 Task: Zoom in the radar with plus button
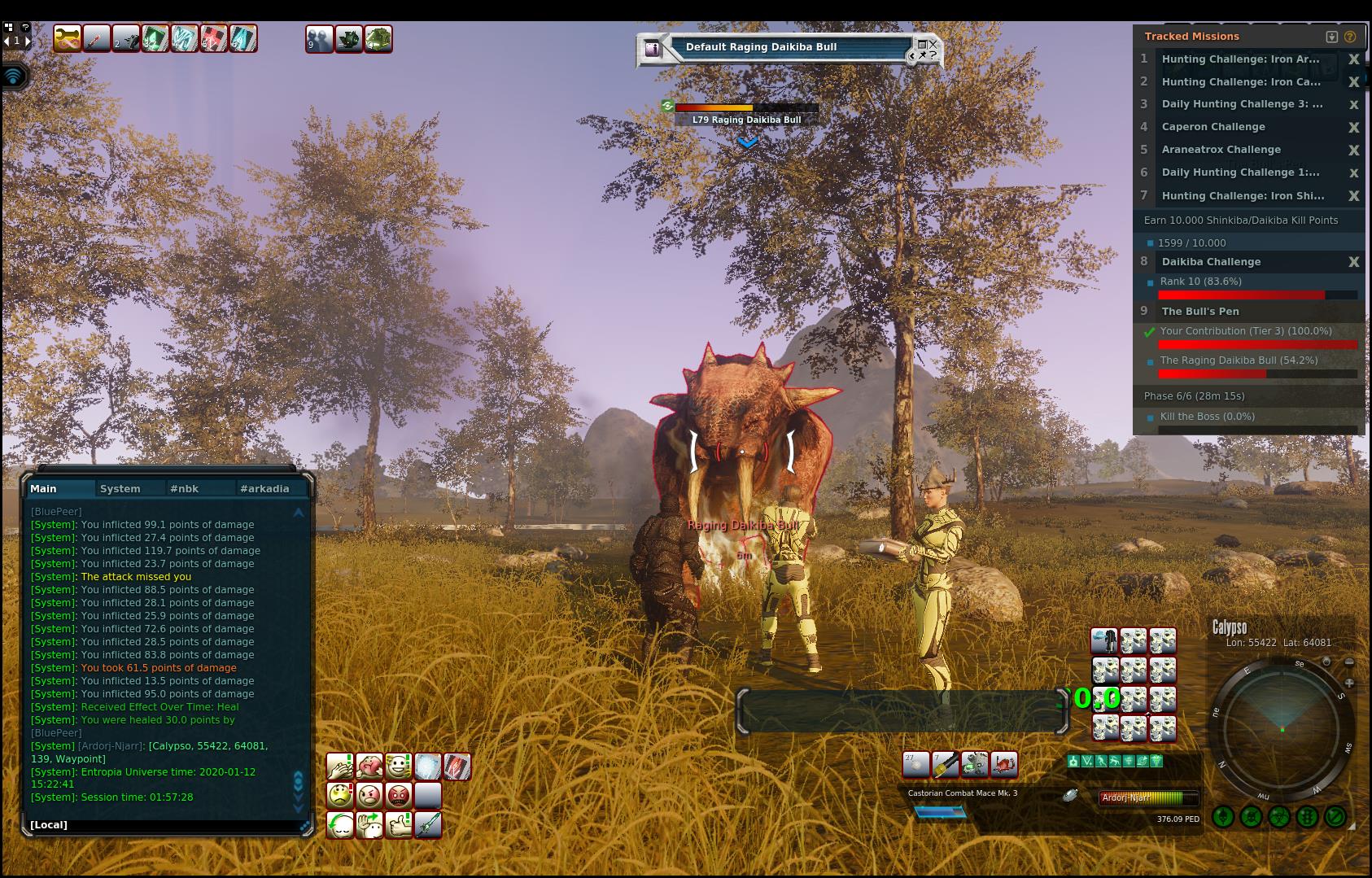point(1349,683)
